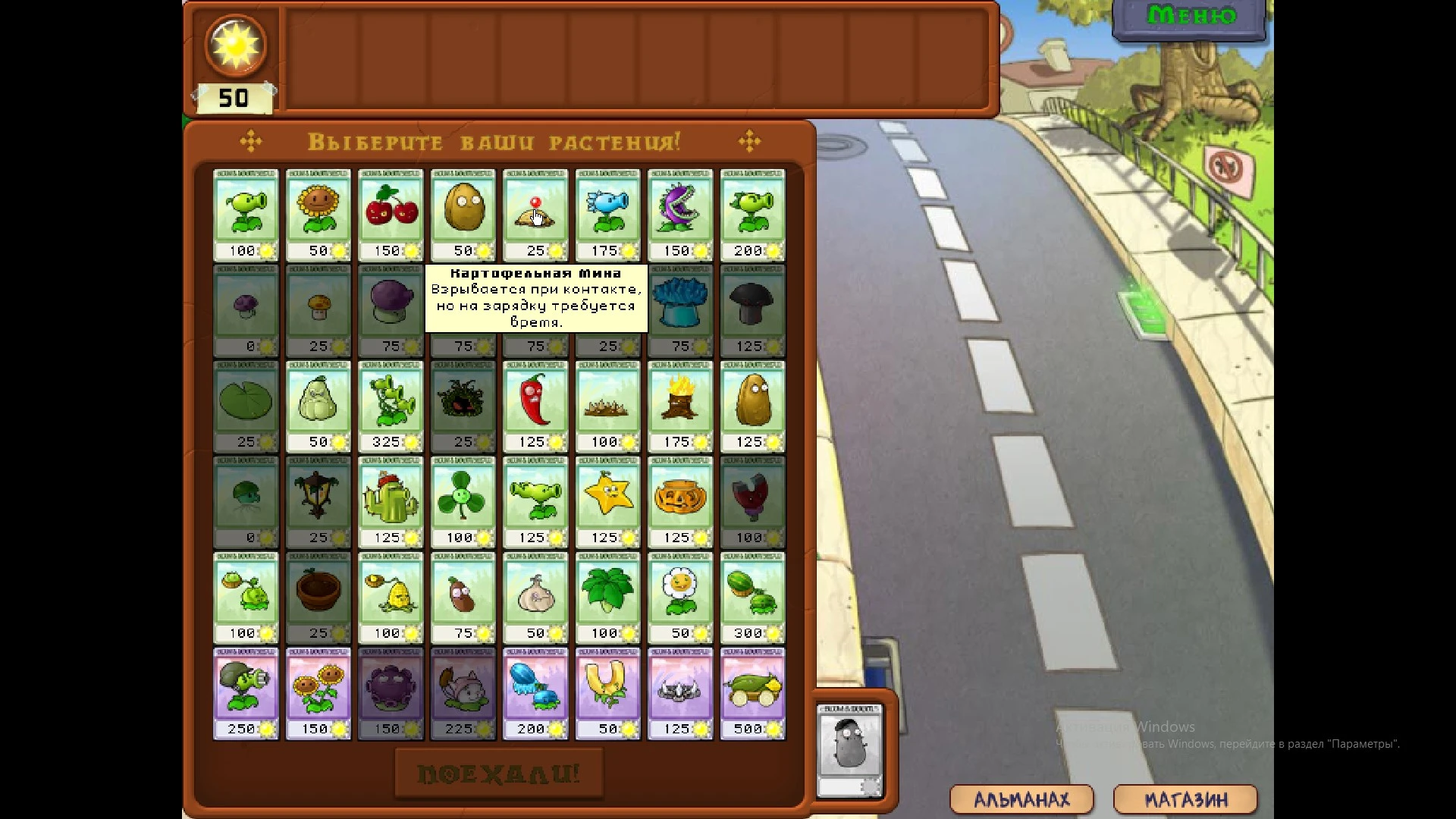Select the Squash seed card

pyautogui.click(x=318, y=402)
